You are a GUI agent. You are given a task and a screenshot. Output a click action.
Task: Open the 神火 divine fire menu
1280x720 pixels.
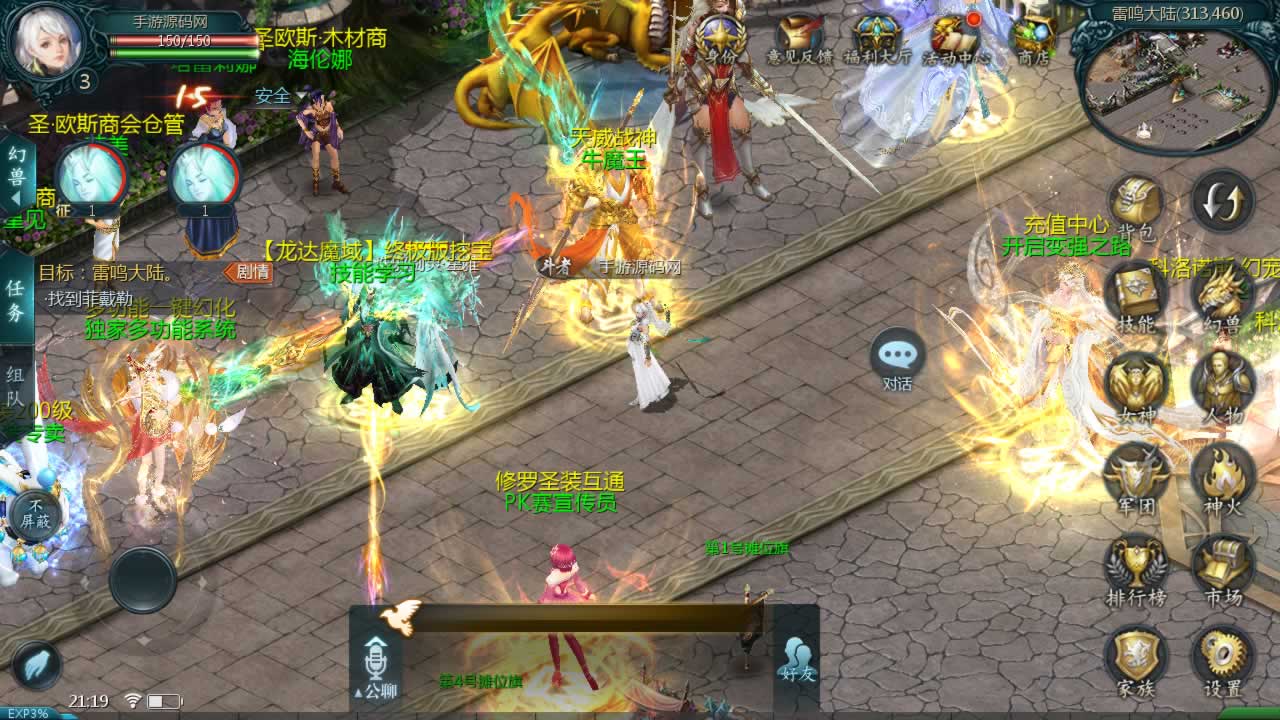(x=1222, y=476)
